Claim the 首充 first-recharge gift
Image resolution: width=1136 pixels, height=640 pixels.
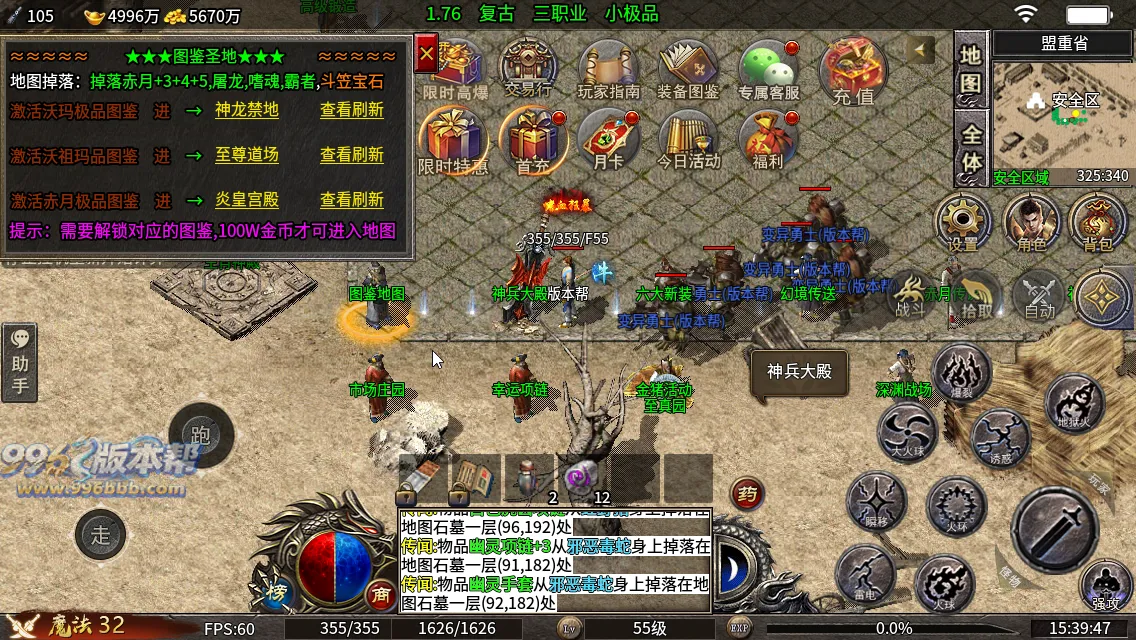click(x=532, y=142)
